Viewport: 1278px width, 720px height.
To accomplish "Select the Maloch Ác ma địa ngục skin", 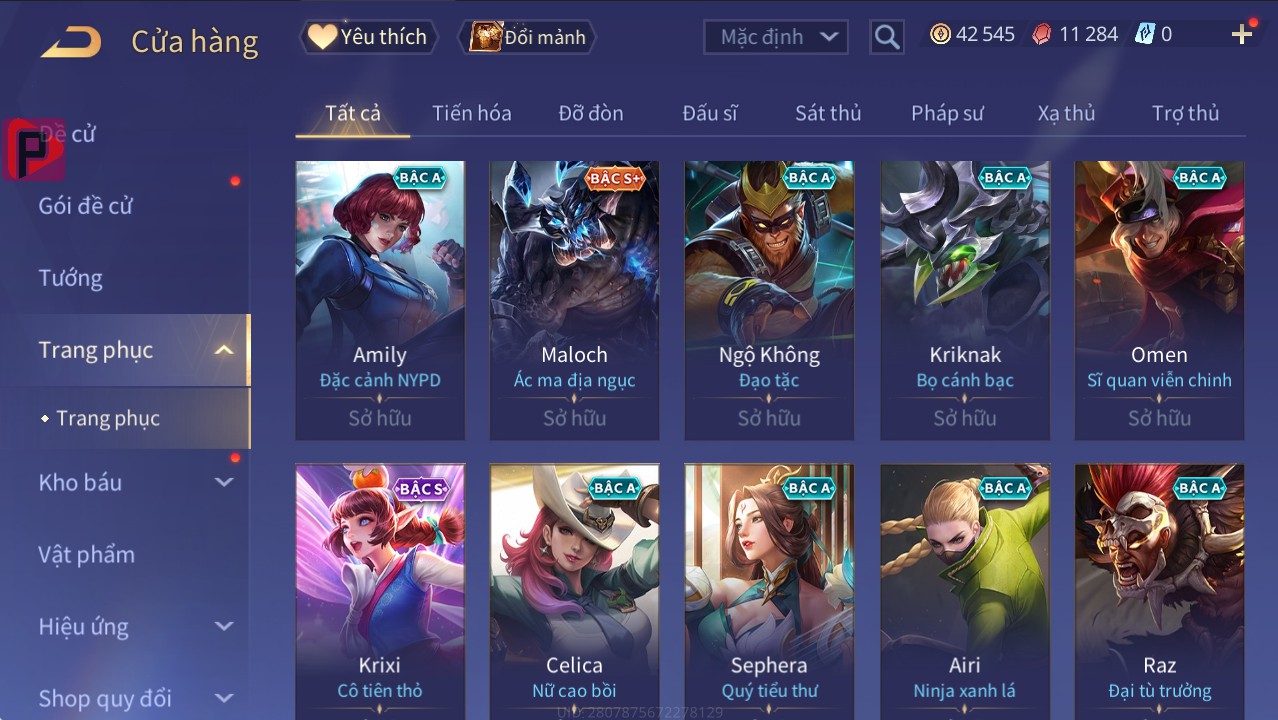I will coord(574,300).
